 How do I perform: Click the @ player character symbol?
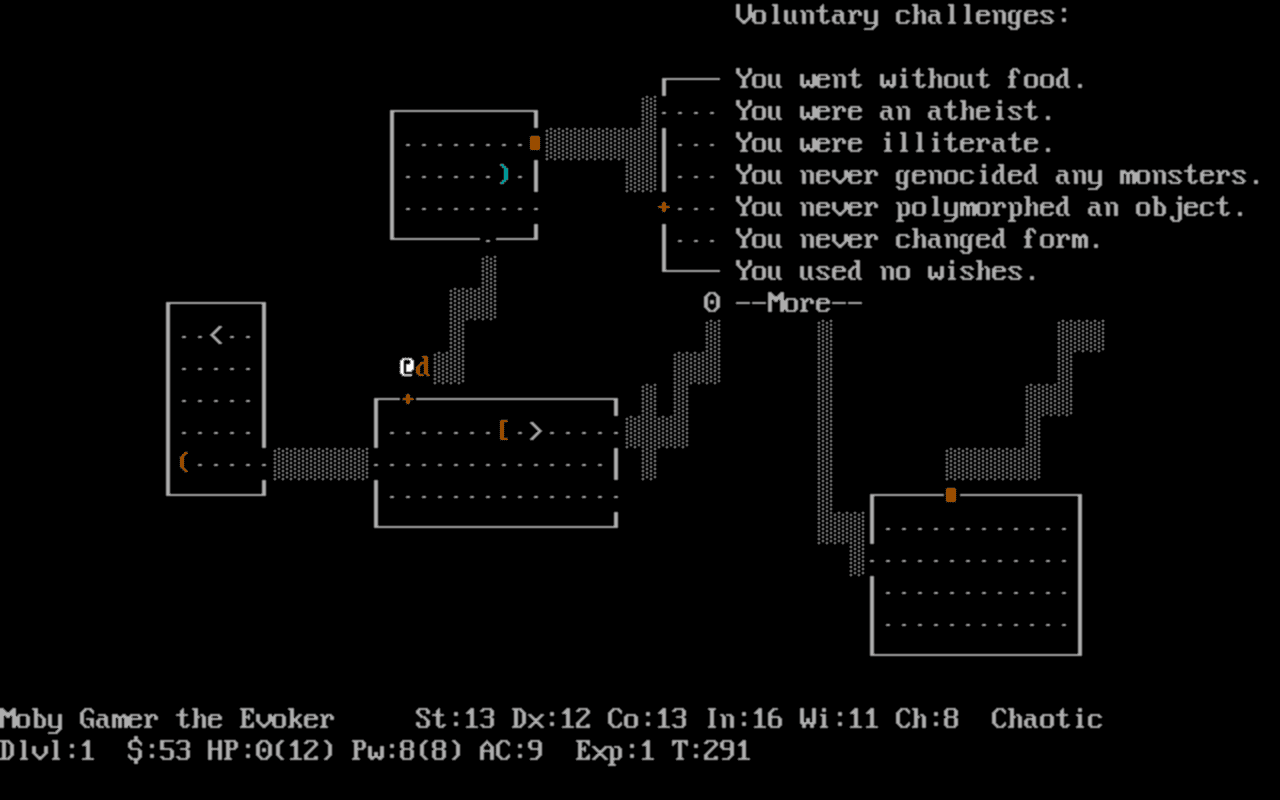point(404,366)
